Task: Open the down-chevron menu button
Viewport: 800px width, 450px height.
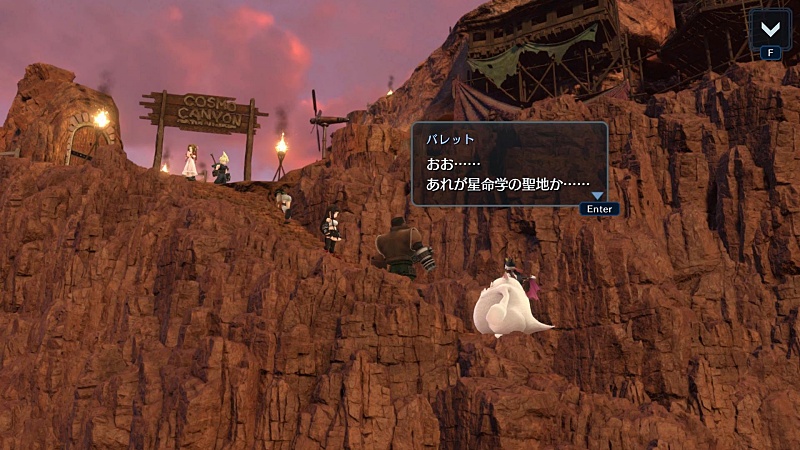Action: [770, 26]
